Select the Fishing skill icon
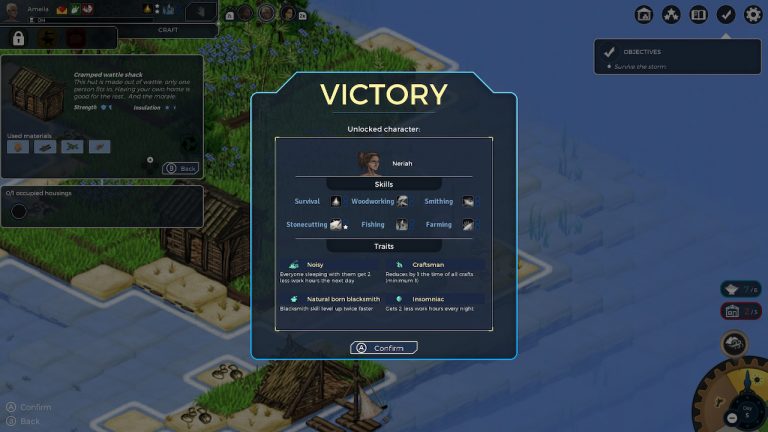Image resolution: width=768 pixels, height=432 pixels. pos(402,225)
